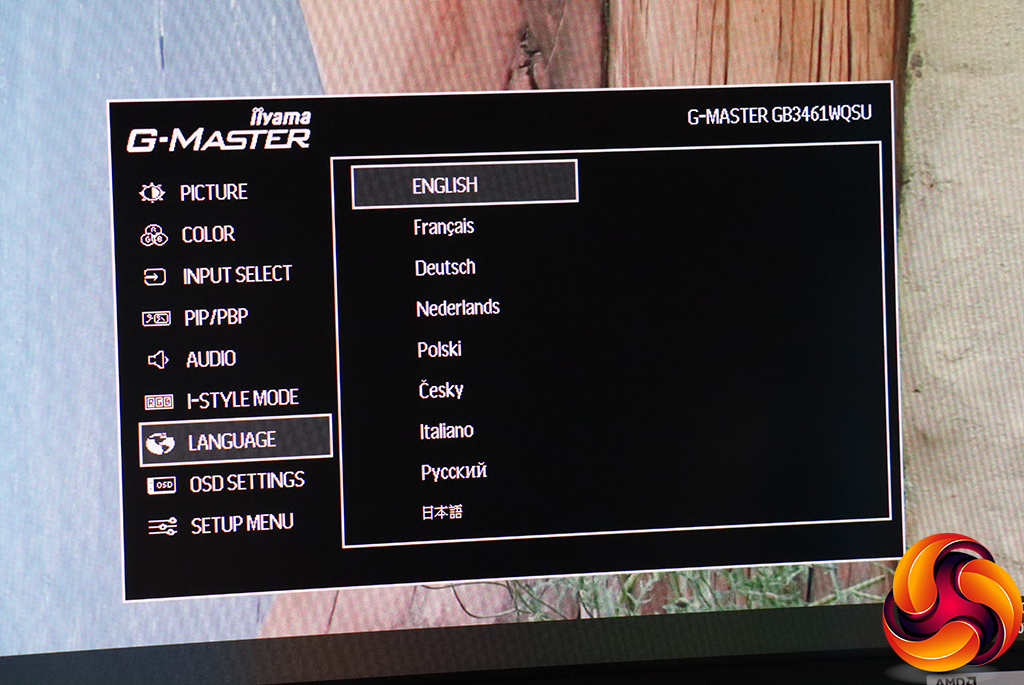Viewport: 1024px width, 685px height.
Task: Select Deutsch from the language list
Action: tap(445, 267)
